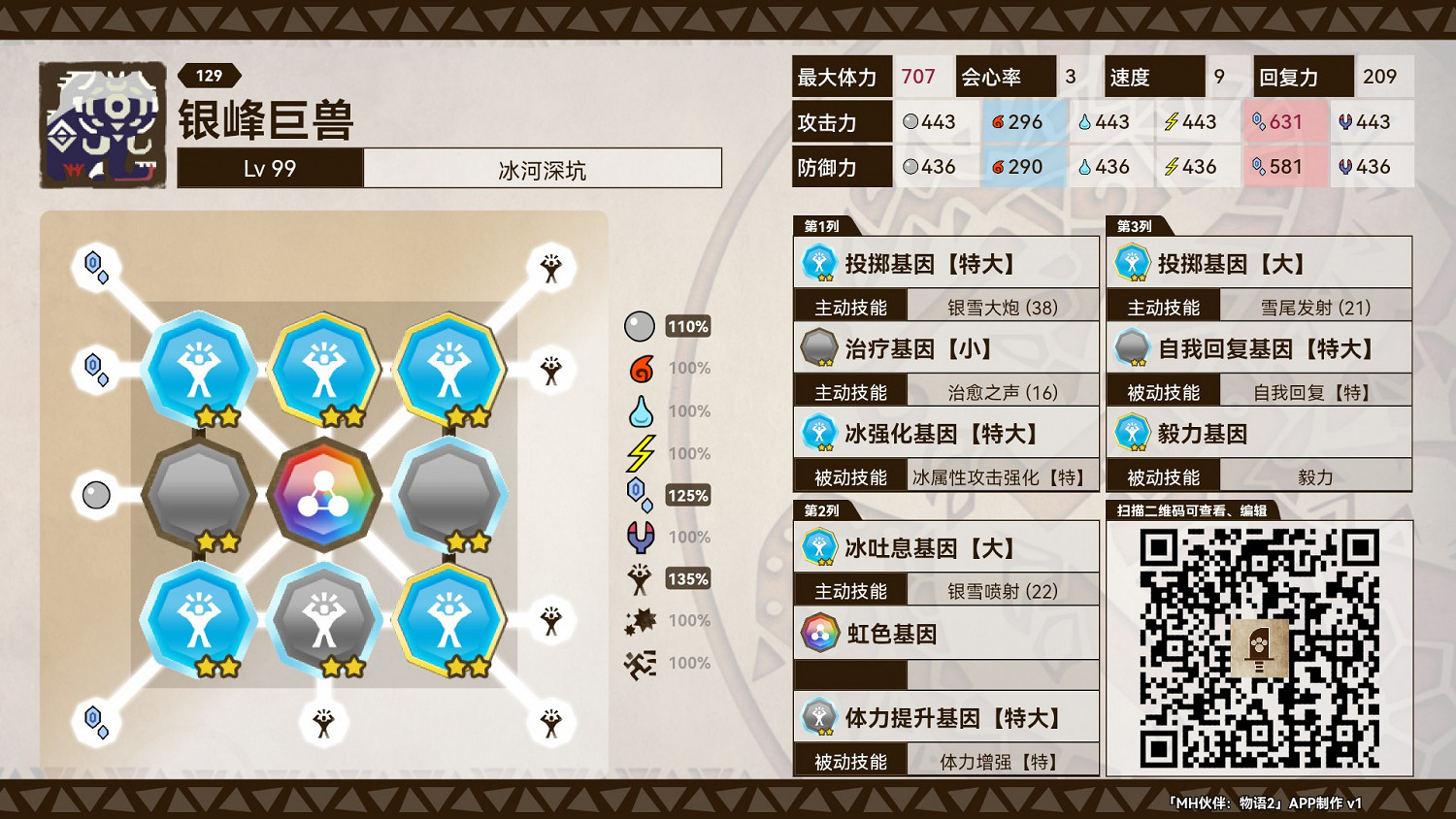Click the Lv 99 level label
1456x819 pixels.
point(269,168)
